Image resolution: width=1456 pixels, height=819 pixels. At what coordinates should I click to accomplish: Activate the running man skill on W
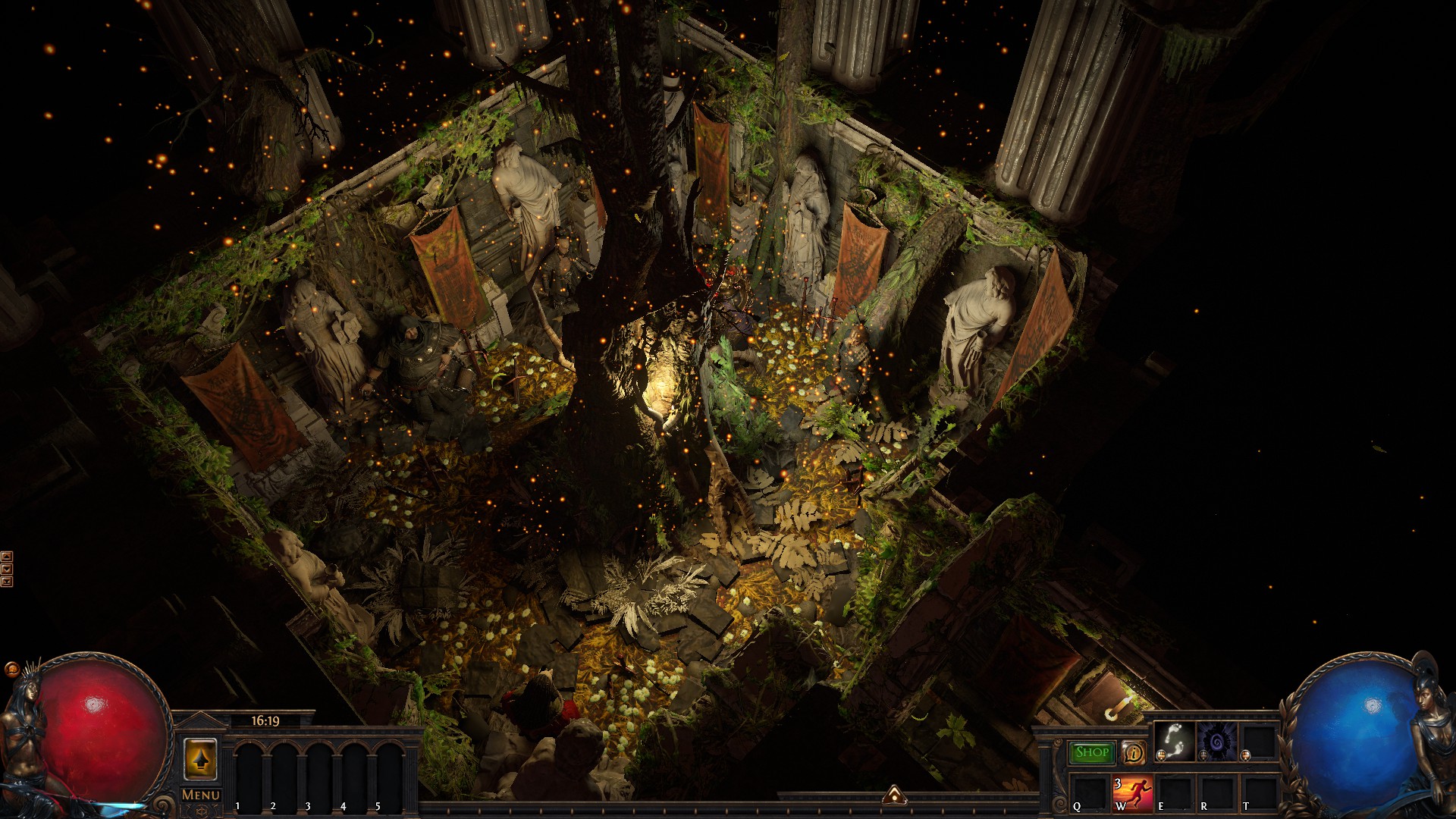1132,793
